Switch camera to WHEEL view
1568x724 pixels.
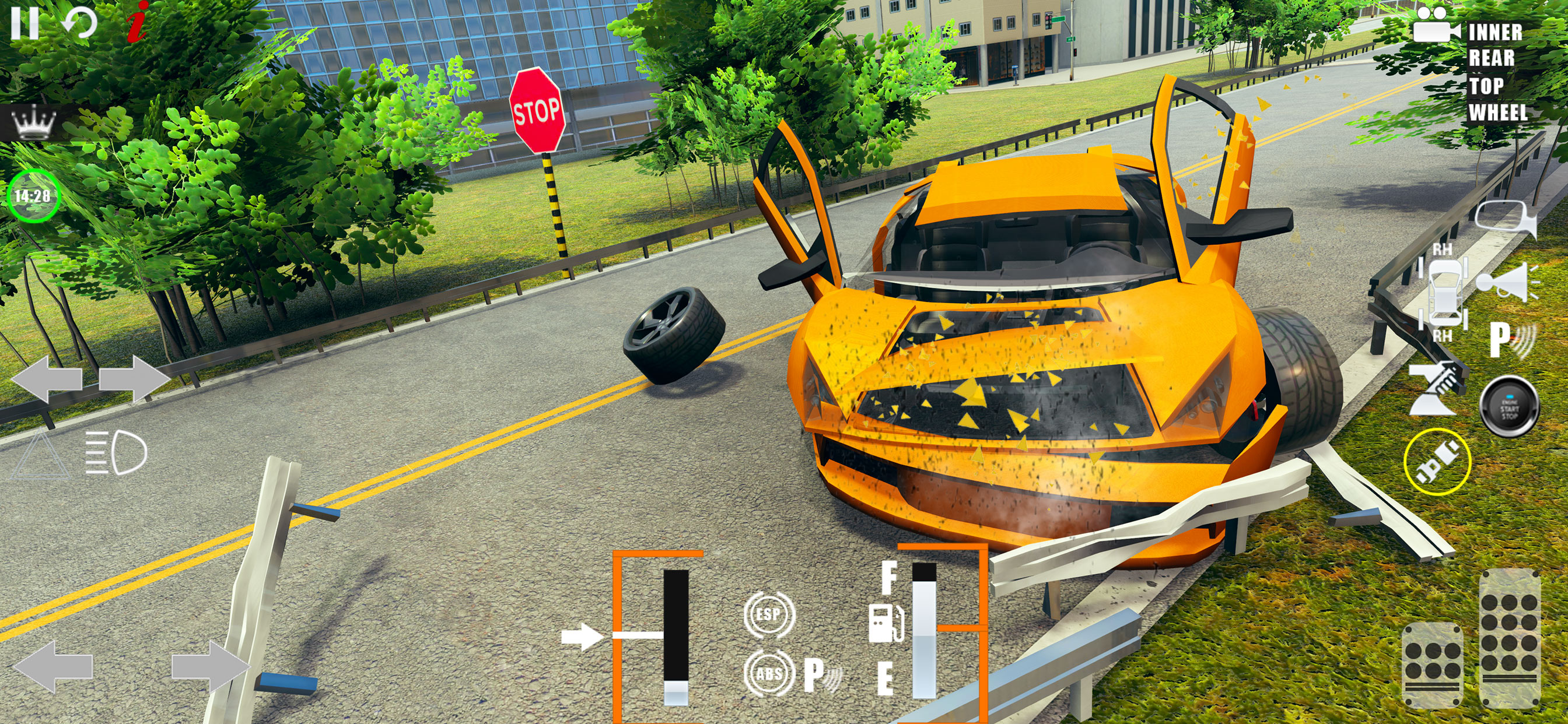click(1498, 113)
